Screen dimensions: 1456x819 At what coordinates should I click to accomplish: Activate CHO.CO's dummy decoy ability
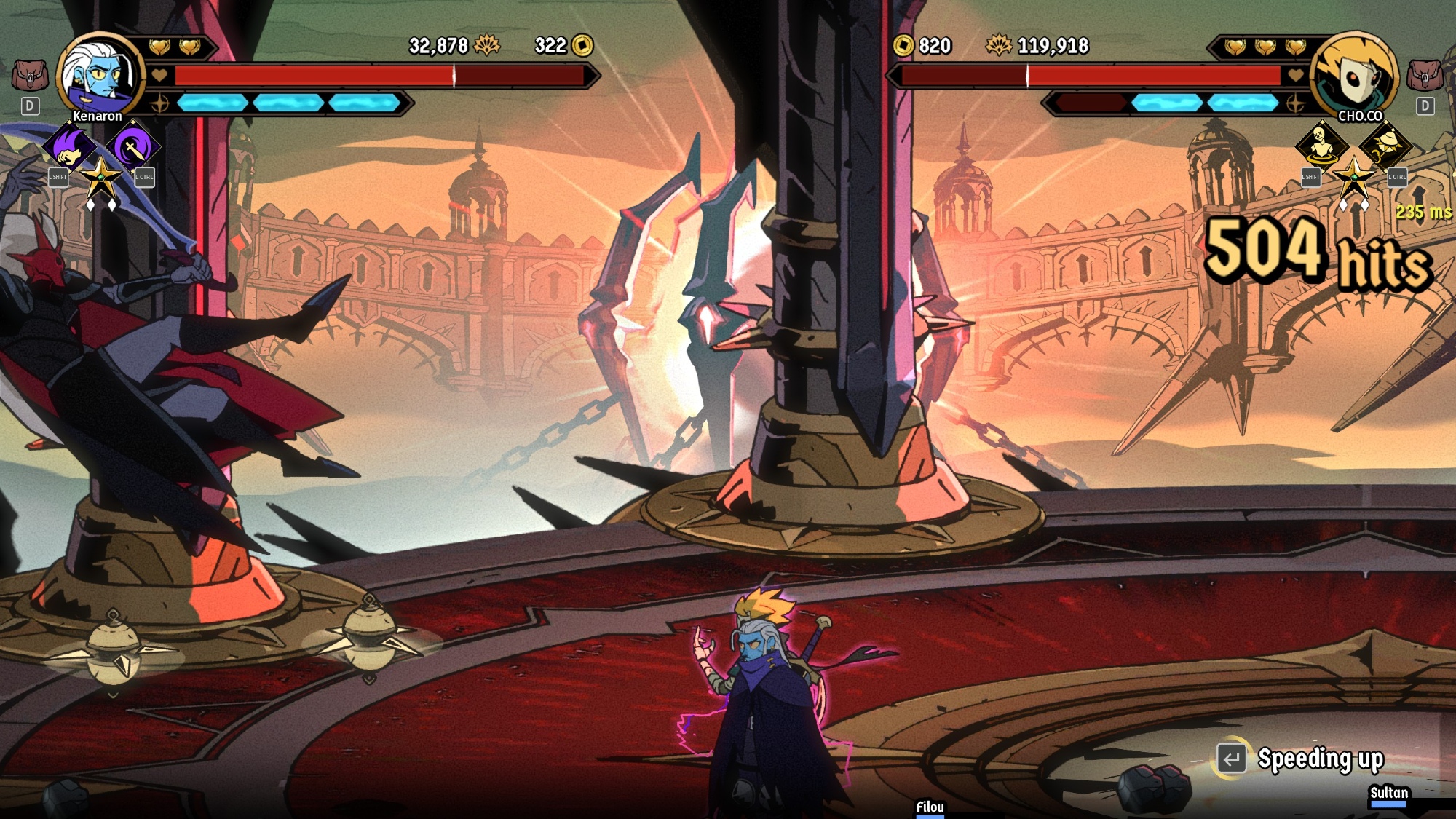tap(1321, 144)
